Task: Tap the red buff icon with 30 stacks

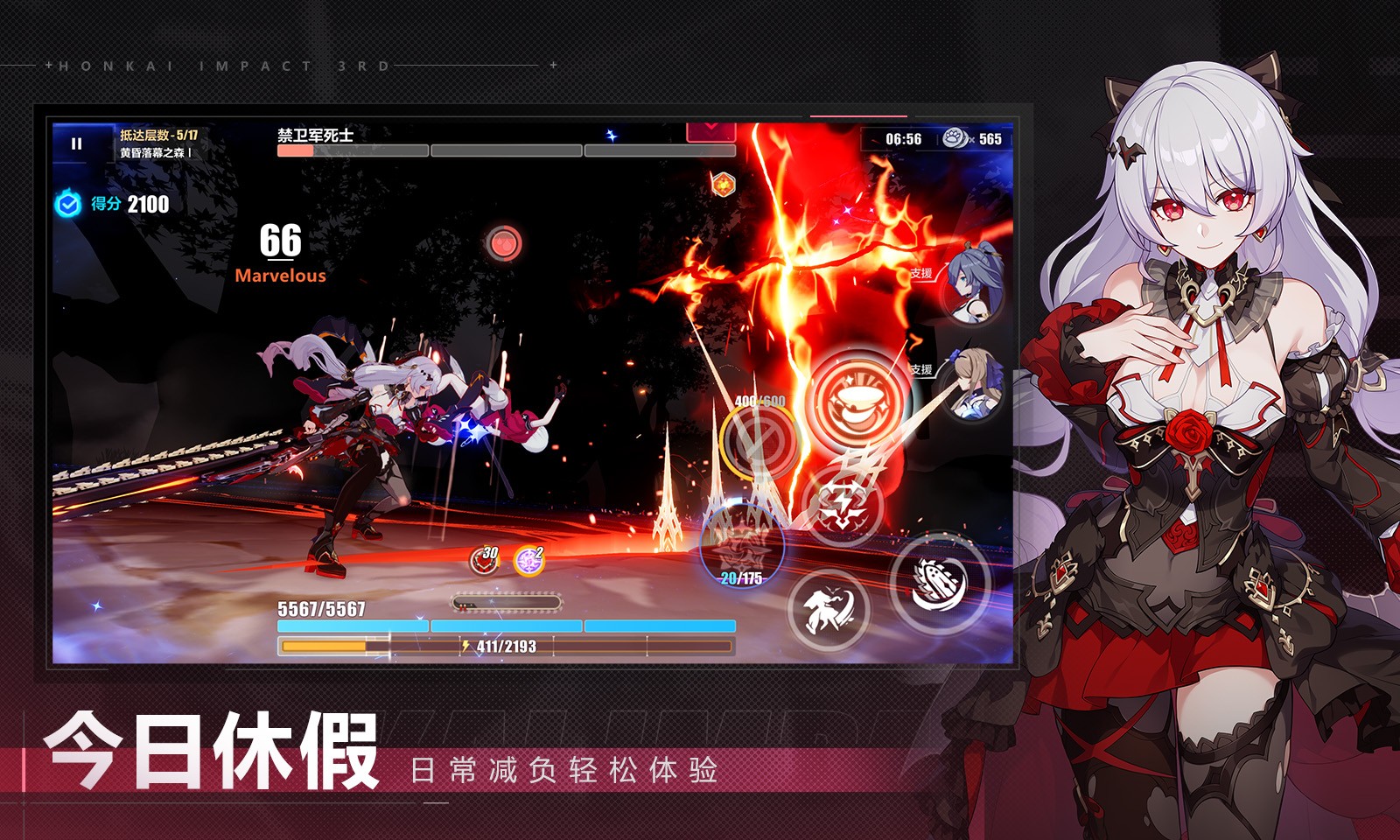Action: [x=484, y=560]
